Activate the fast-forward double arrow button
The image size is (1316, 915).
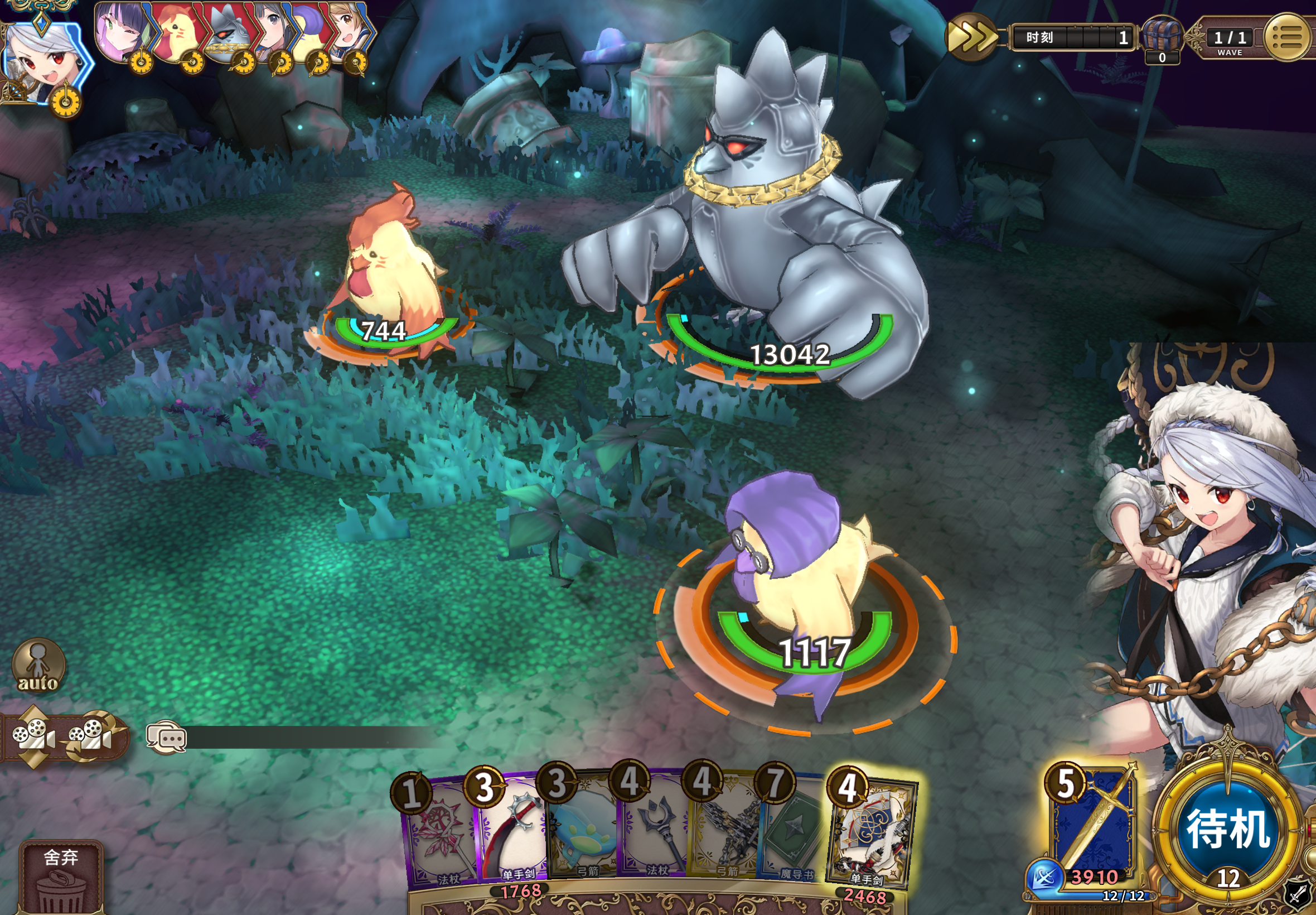coord(970,38)
